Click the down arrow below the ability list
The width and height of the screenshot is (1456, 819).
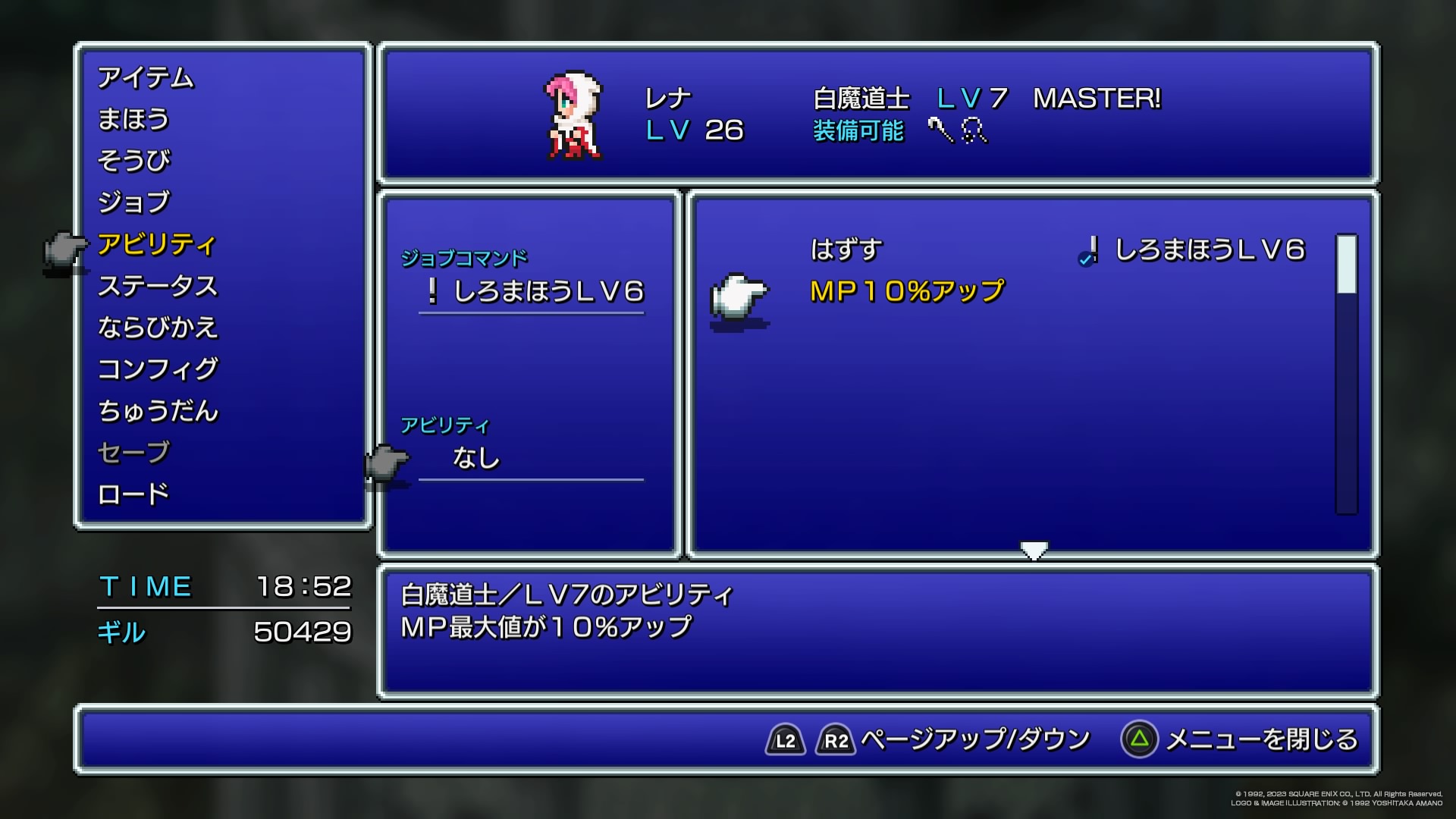coord(1034,550)
